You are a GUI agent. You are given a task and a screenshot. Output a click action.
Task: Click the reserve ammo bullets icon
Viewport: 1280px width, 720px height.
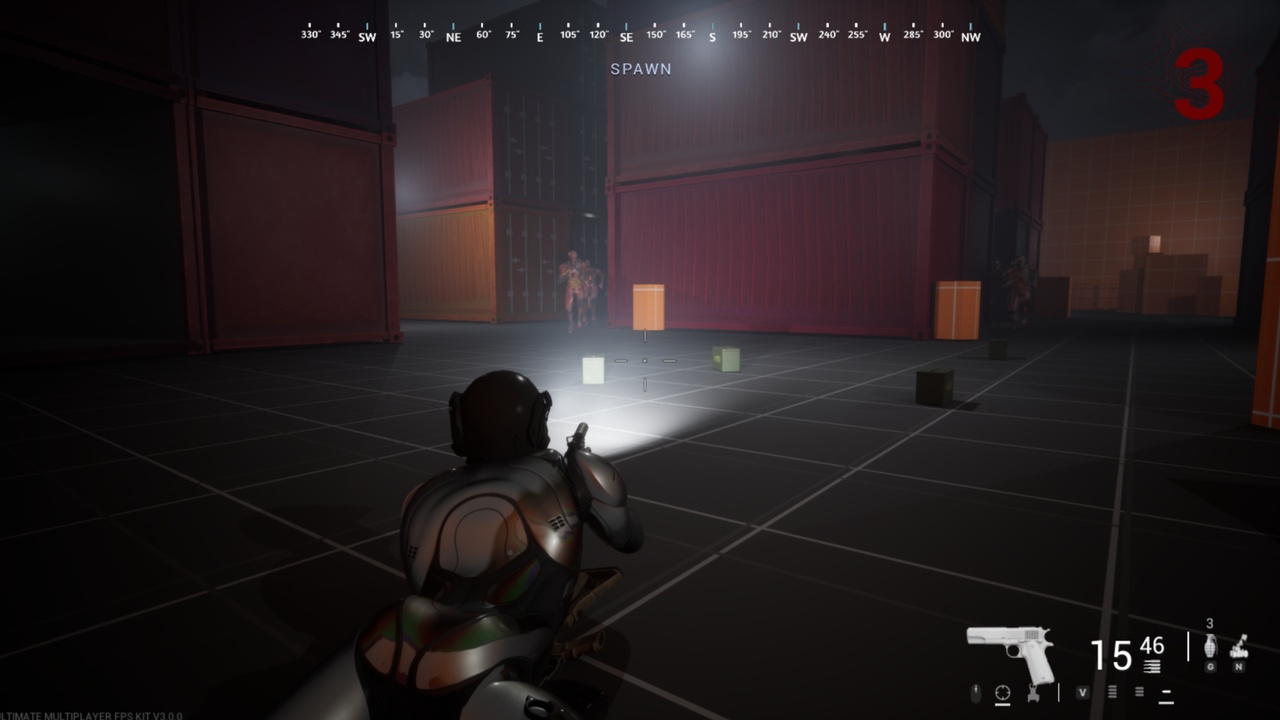pos(1151,666)
